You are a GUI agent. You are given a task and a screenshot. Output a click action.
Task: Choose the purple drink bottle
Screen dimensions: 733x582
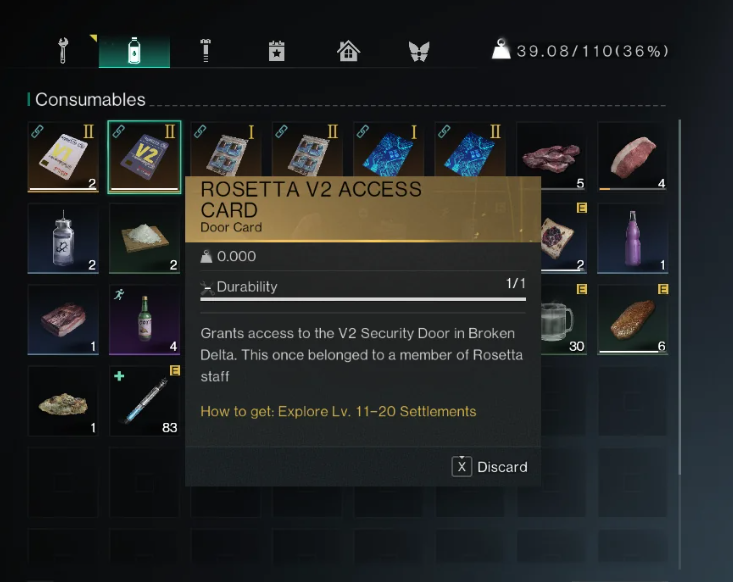[x=632, y=238]
